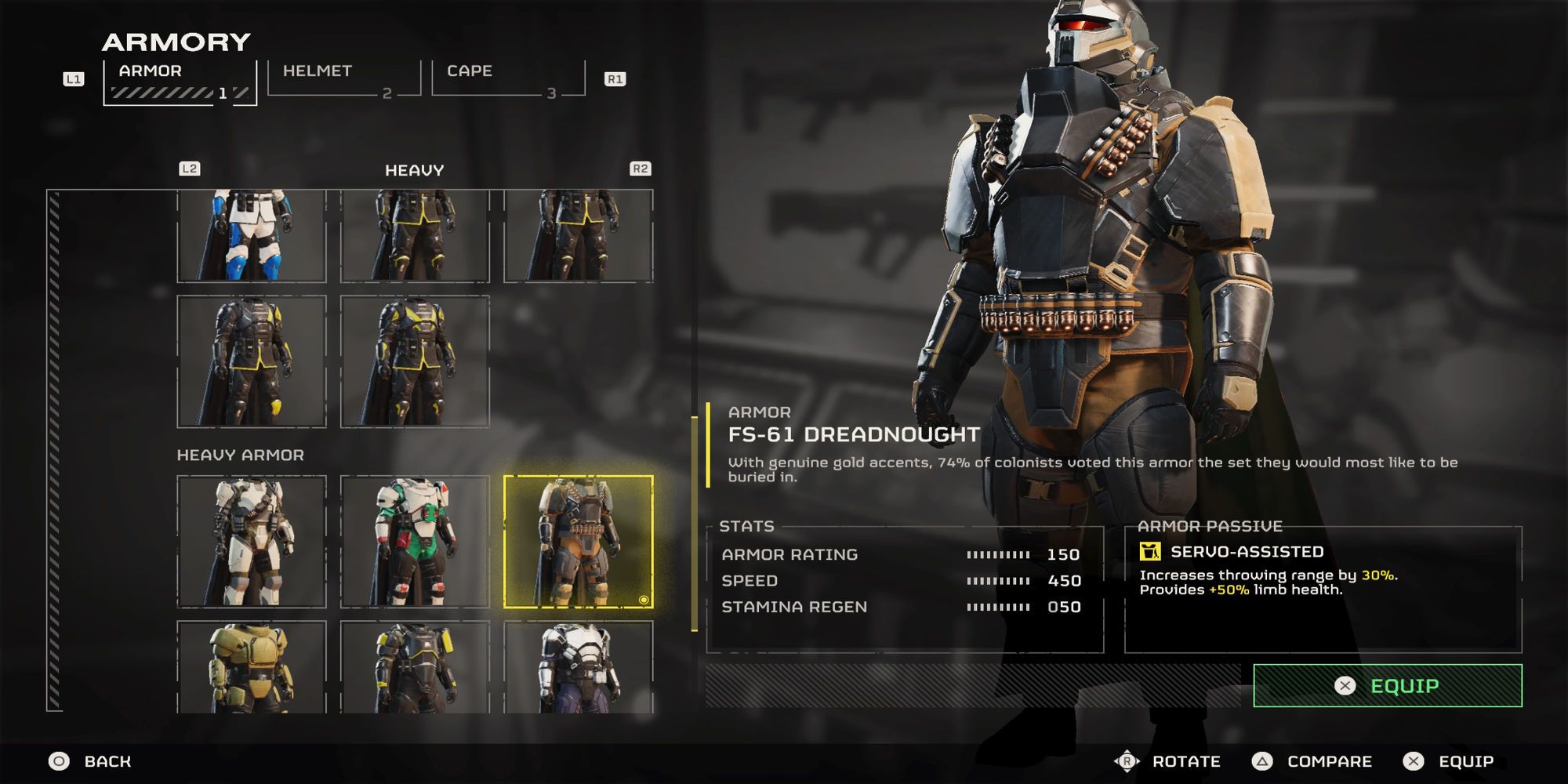Click the R3 stick icon next to Rotate

click(x=1127, y=760)
